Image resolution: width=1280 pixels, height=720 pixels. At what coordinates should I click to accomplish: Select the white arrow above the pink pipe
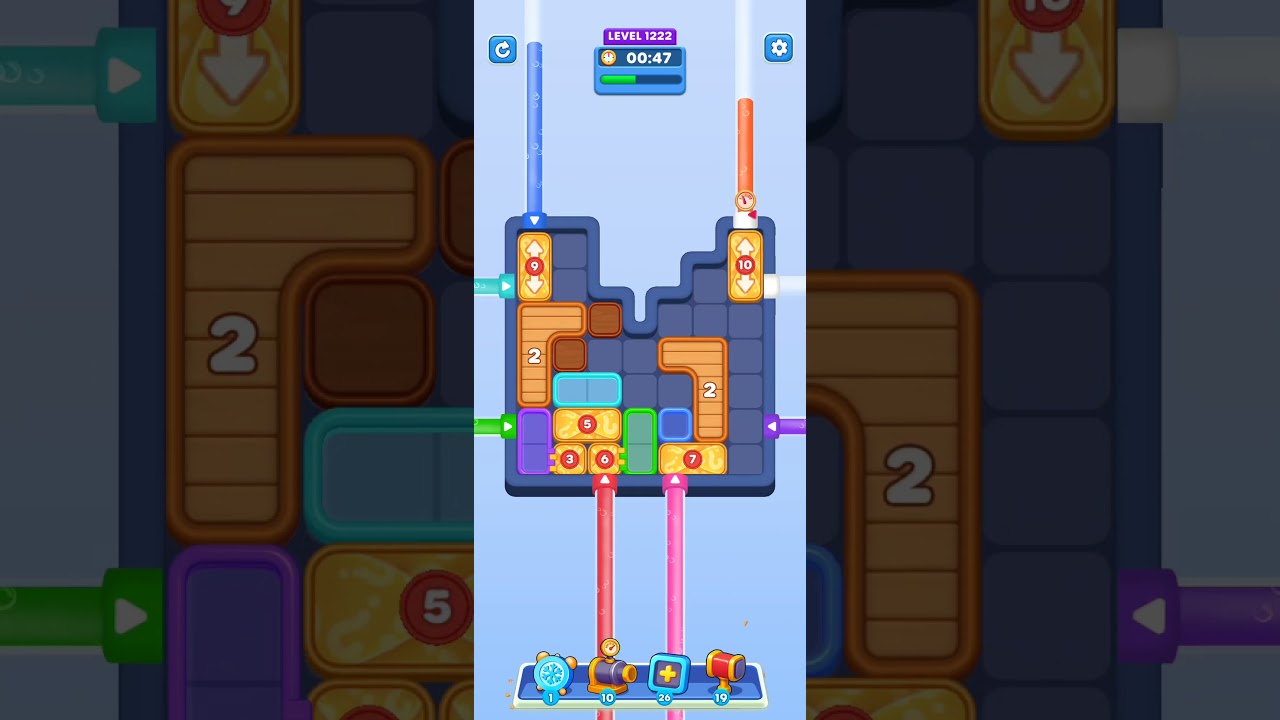point(677,478)
